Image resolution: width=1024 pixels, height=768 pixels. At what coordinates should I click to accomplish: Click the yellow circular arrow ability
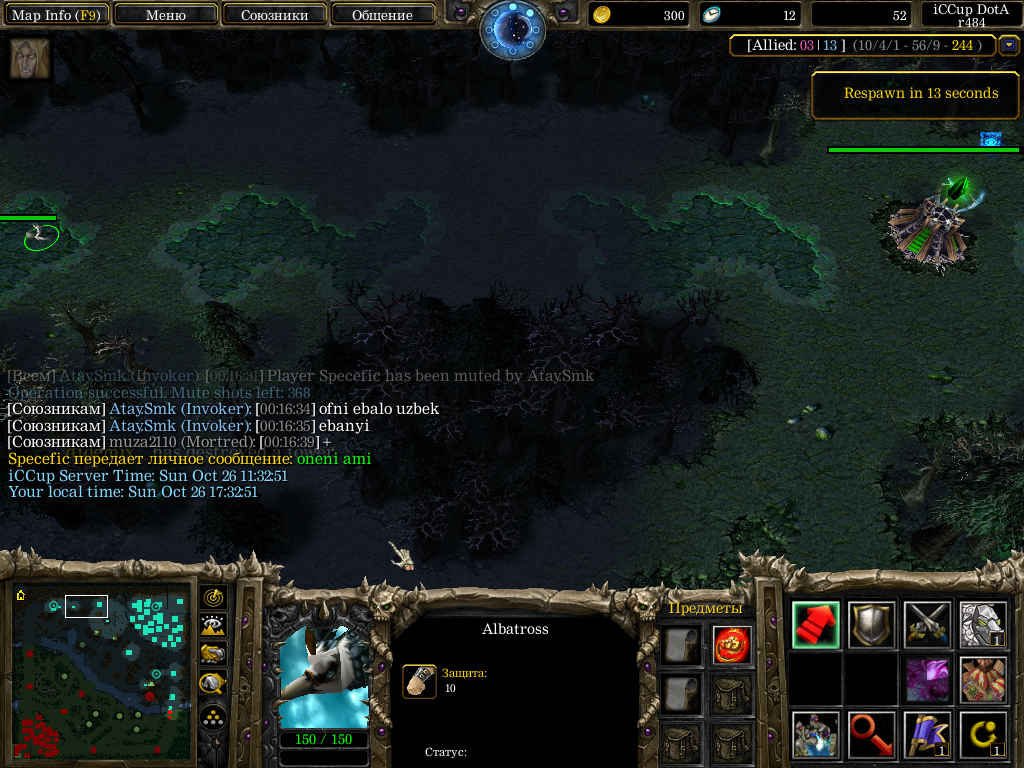tap(983, 735)
